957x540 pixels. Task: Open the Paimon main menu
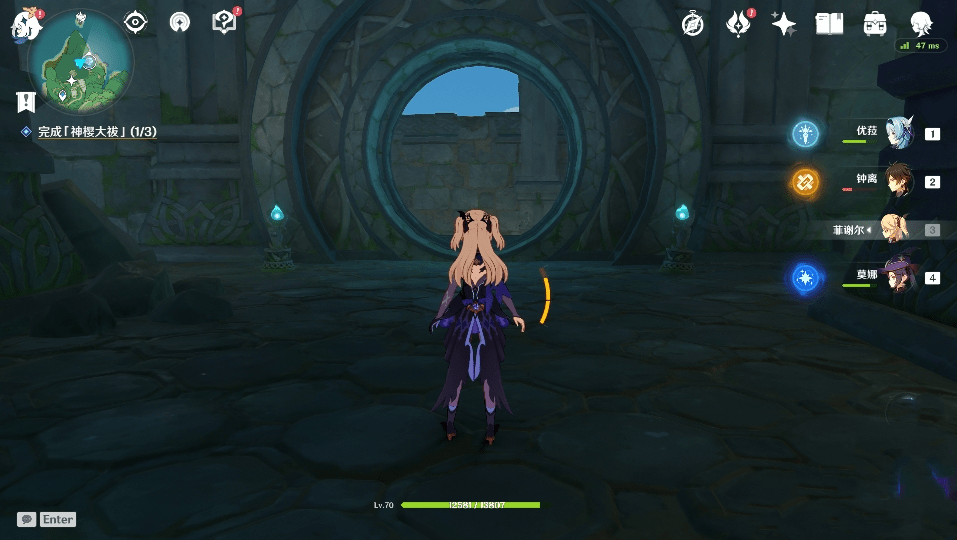(x=24, y=25)
